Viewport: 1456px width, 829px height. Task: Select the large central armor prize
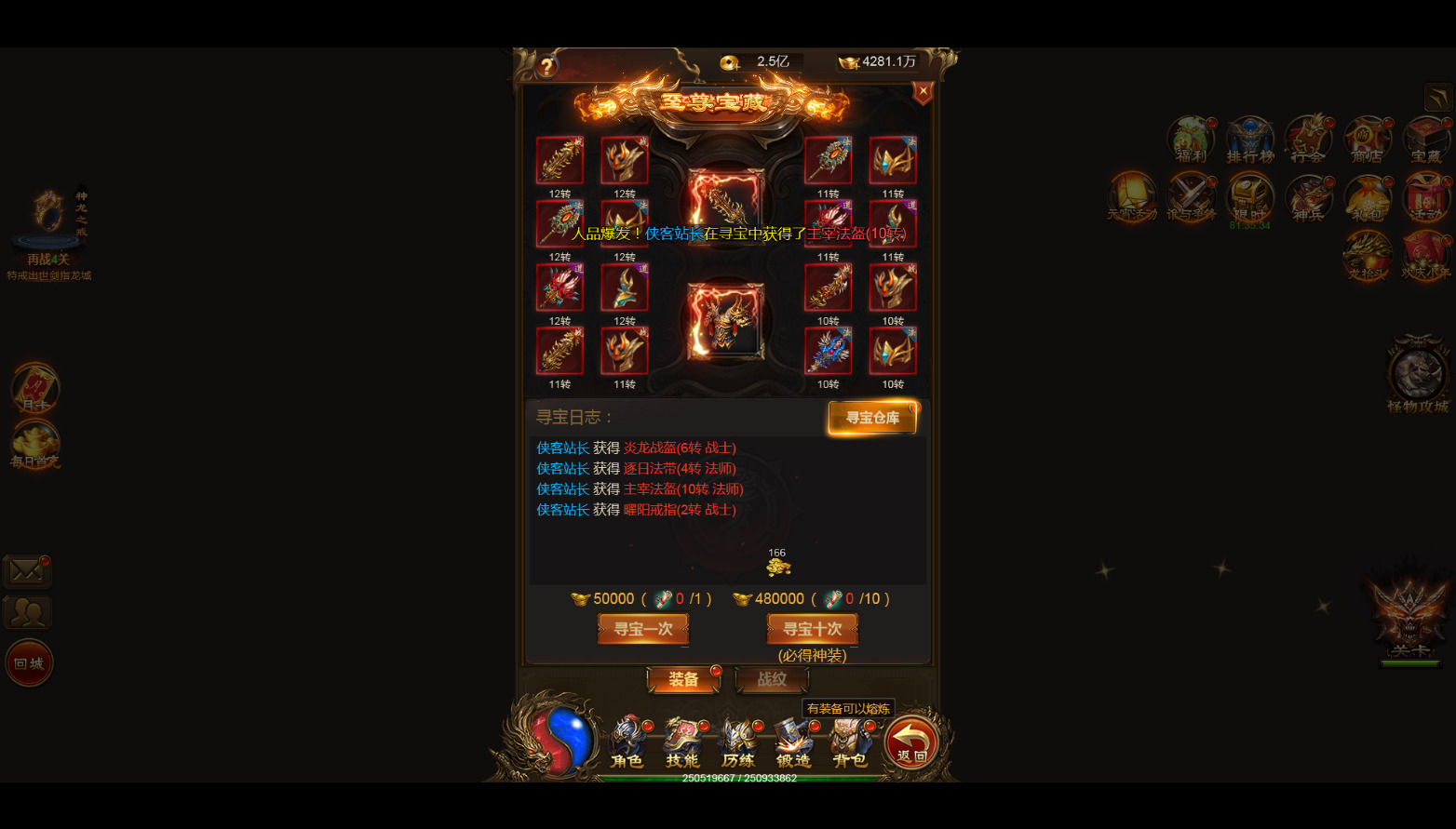[725, 322]
